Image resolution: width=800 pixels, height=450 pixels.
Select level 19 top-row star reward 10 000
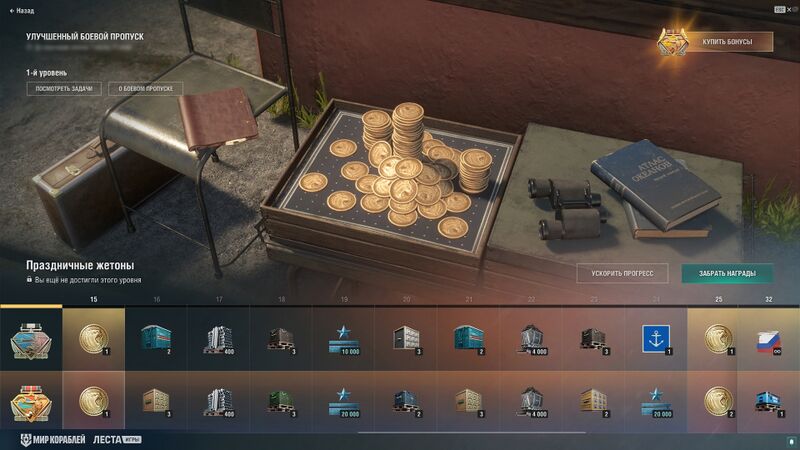click(x=343, y=338)
